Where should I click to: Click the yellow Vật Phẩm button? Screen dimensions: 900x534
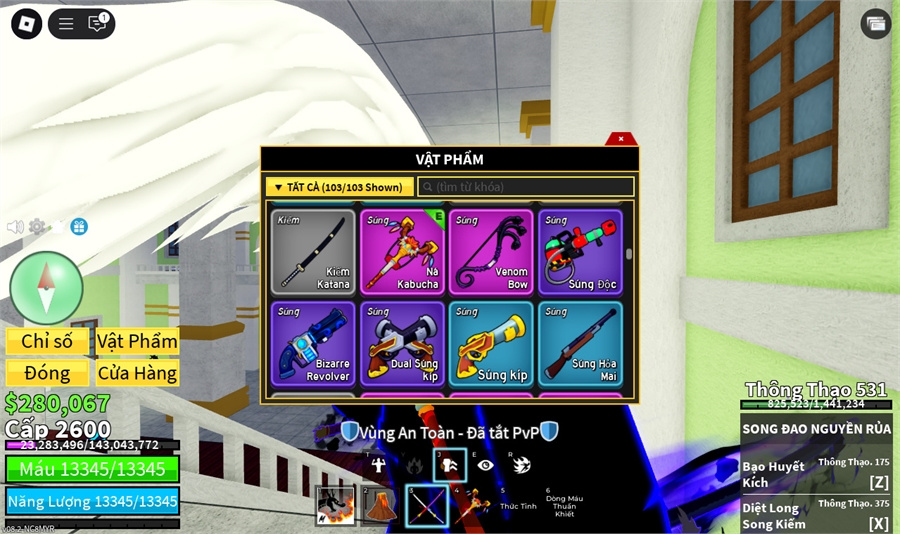click(137, 341)
